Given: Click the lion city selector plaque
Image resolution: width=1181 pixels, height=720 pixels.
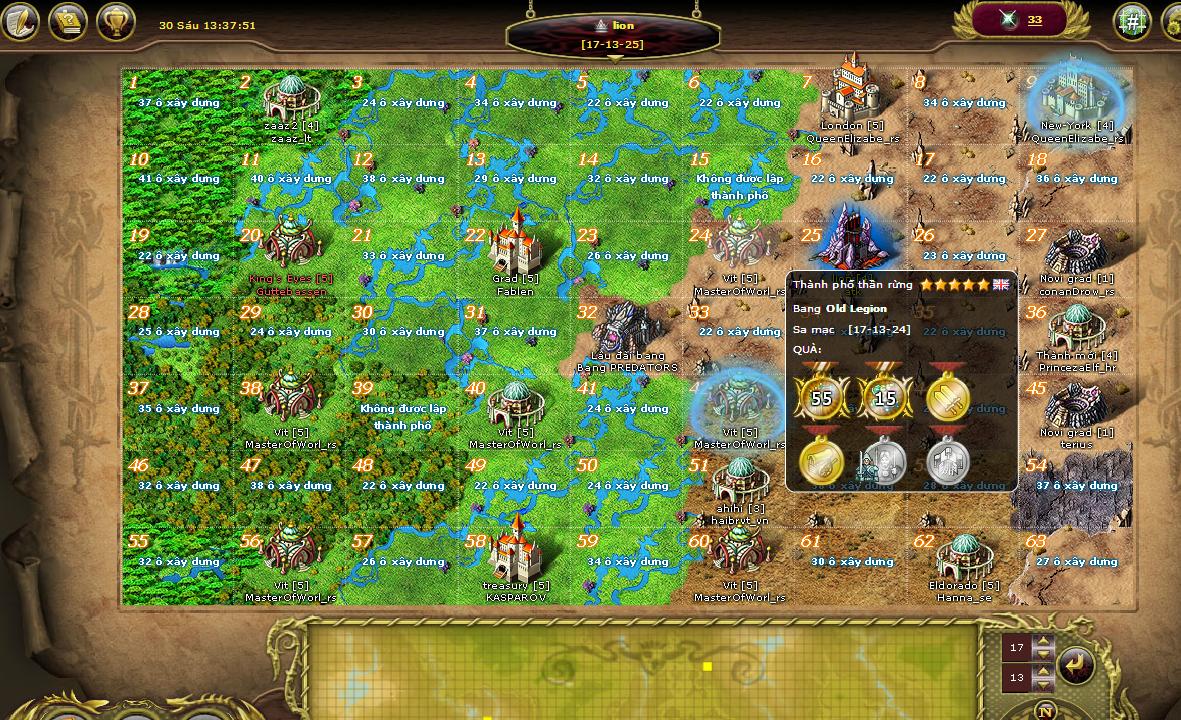Looking at the screenshot, I should click(613, 34).
